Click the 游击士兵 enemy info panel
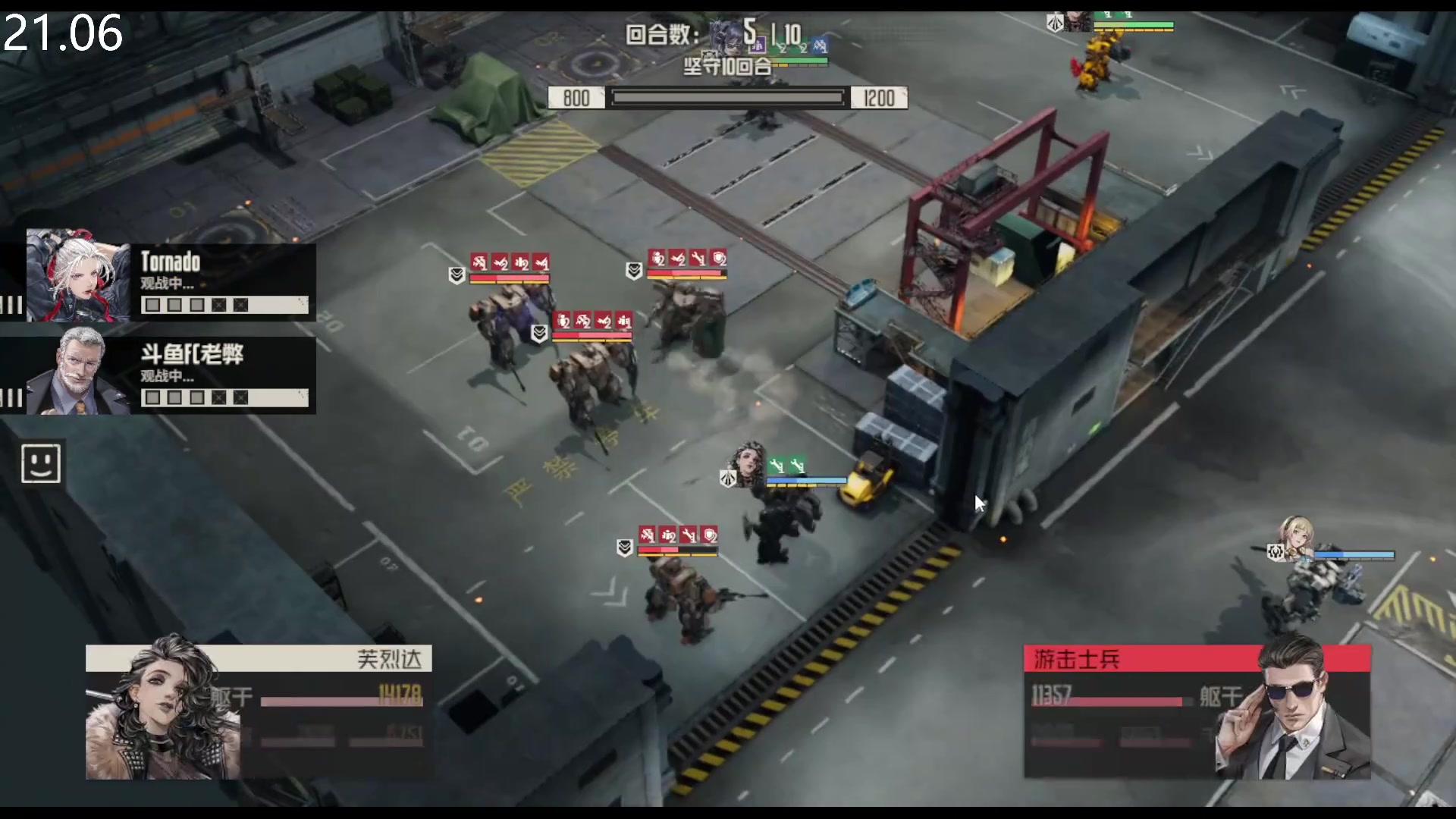Image resolution: width=1456 pixels, height=819 pixels. point(1197,711)
